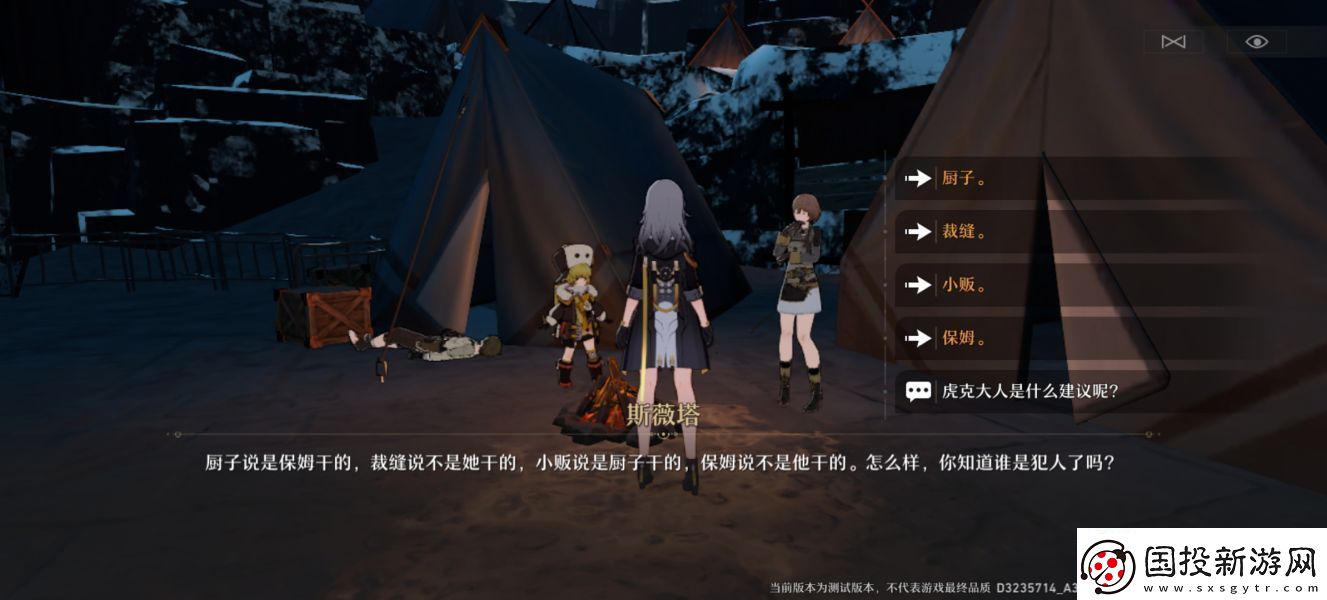Hide the dialogue interface with eye icon
Image resolution: width=1327 pixels, height=600 pixels.
tap(1257, 41)
